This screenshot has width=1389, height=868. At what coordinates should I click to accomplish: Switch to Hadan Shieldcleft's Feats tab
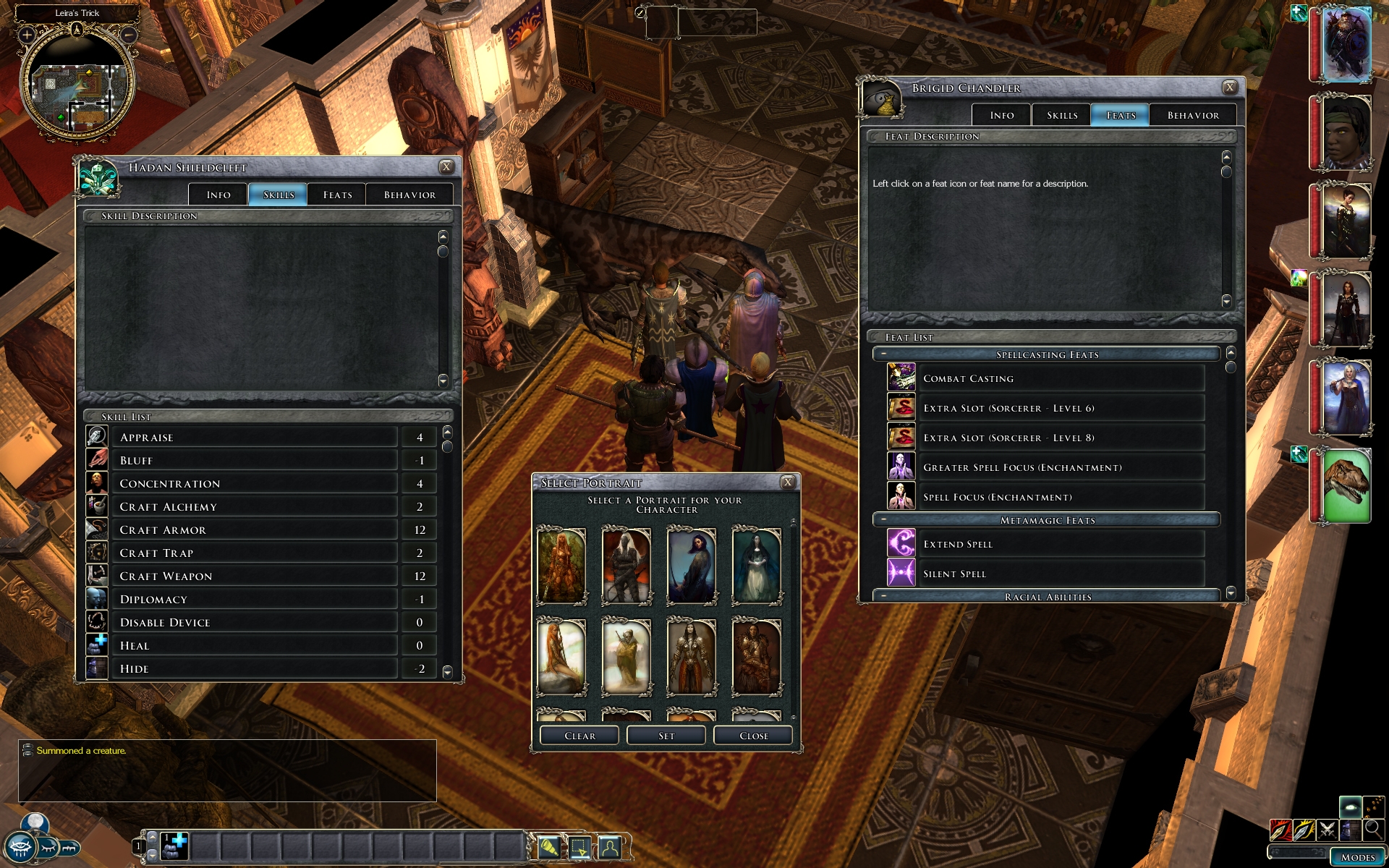(x=337, y=195)
